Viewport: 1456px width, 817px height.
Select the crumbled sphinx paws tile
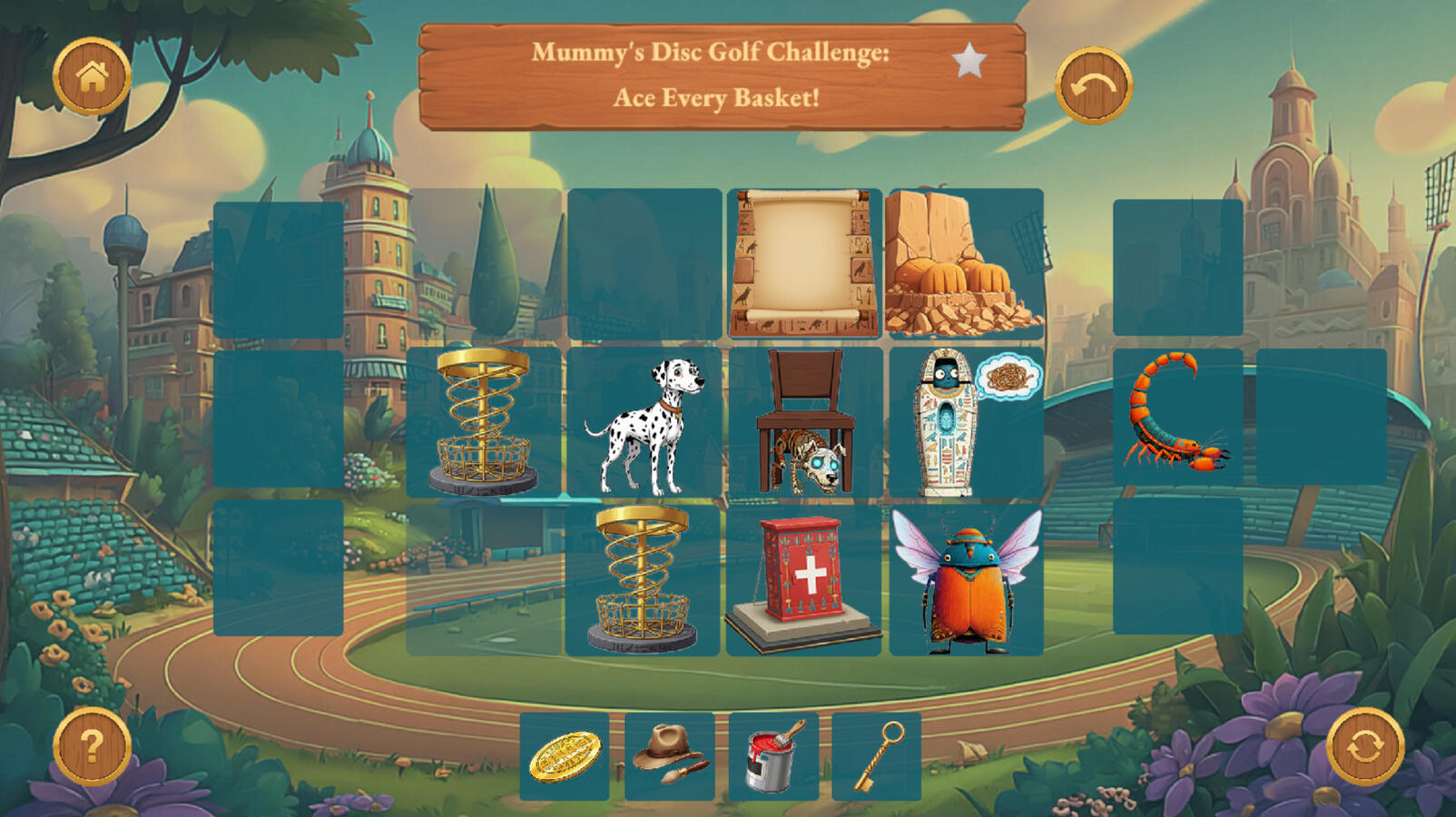point(965,263)
